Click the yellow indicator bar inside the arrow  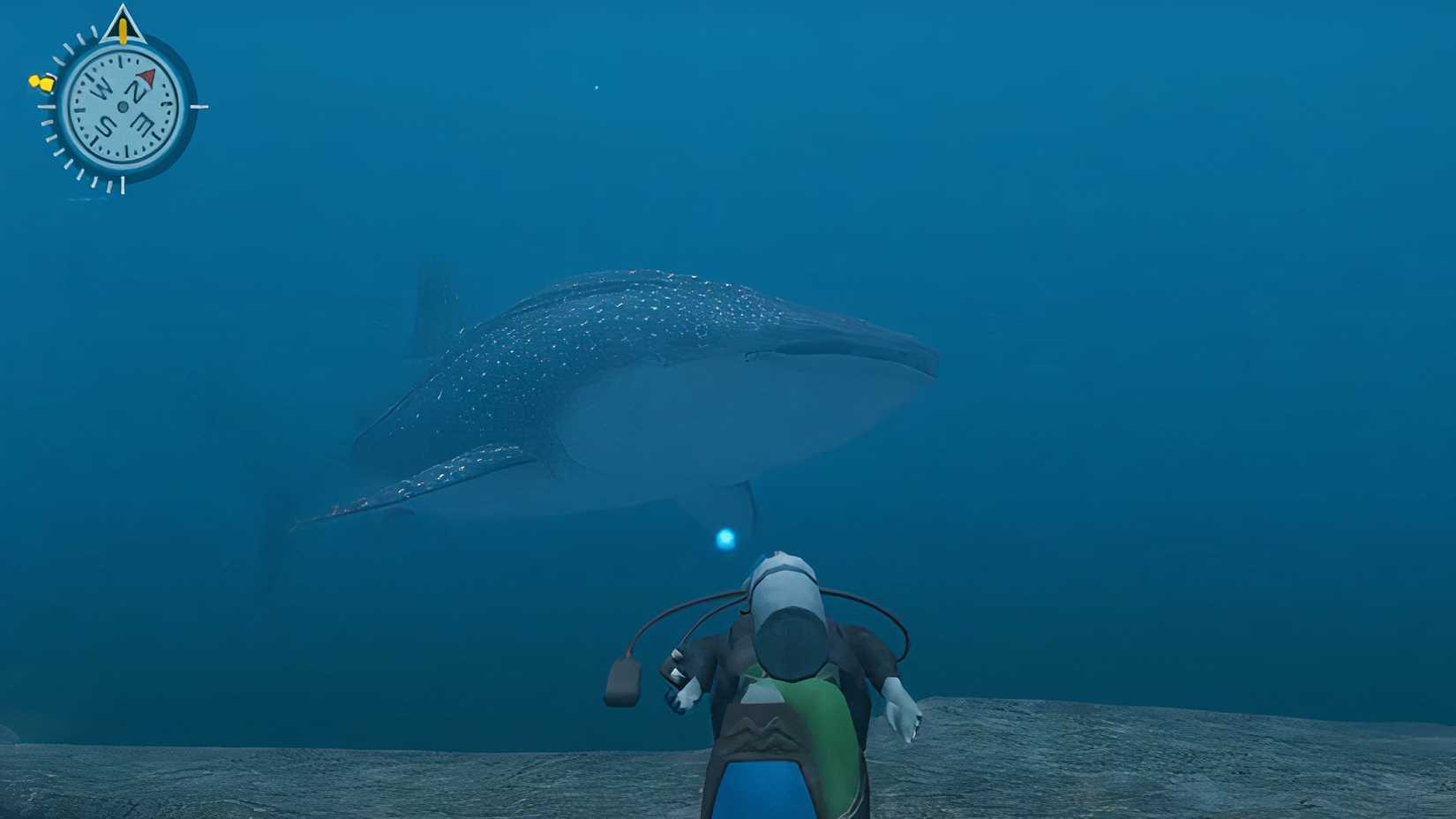point(123,32)
